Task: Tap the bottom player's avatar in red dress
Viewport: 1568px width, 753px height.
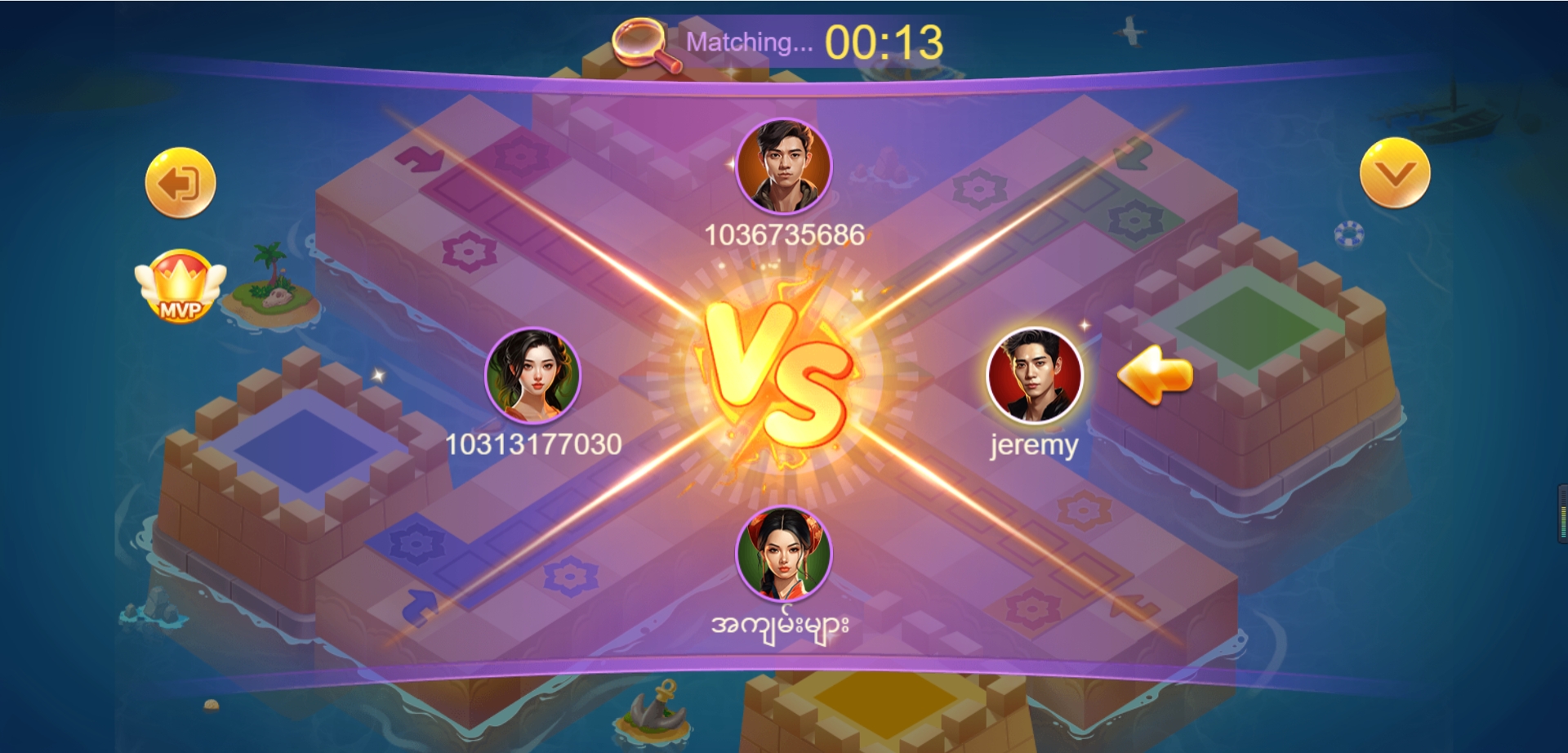Action: 783,554
